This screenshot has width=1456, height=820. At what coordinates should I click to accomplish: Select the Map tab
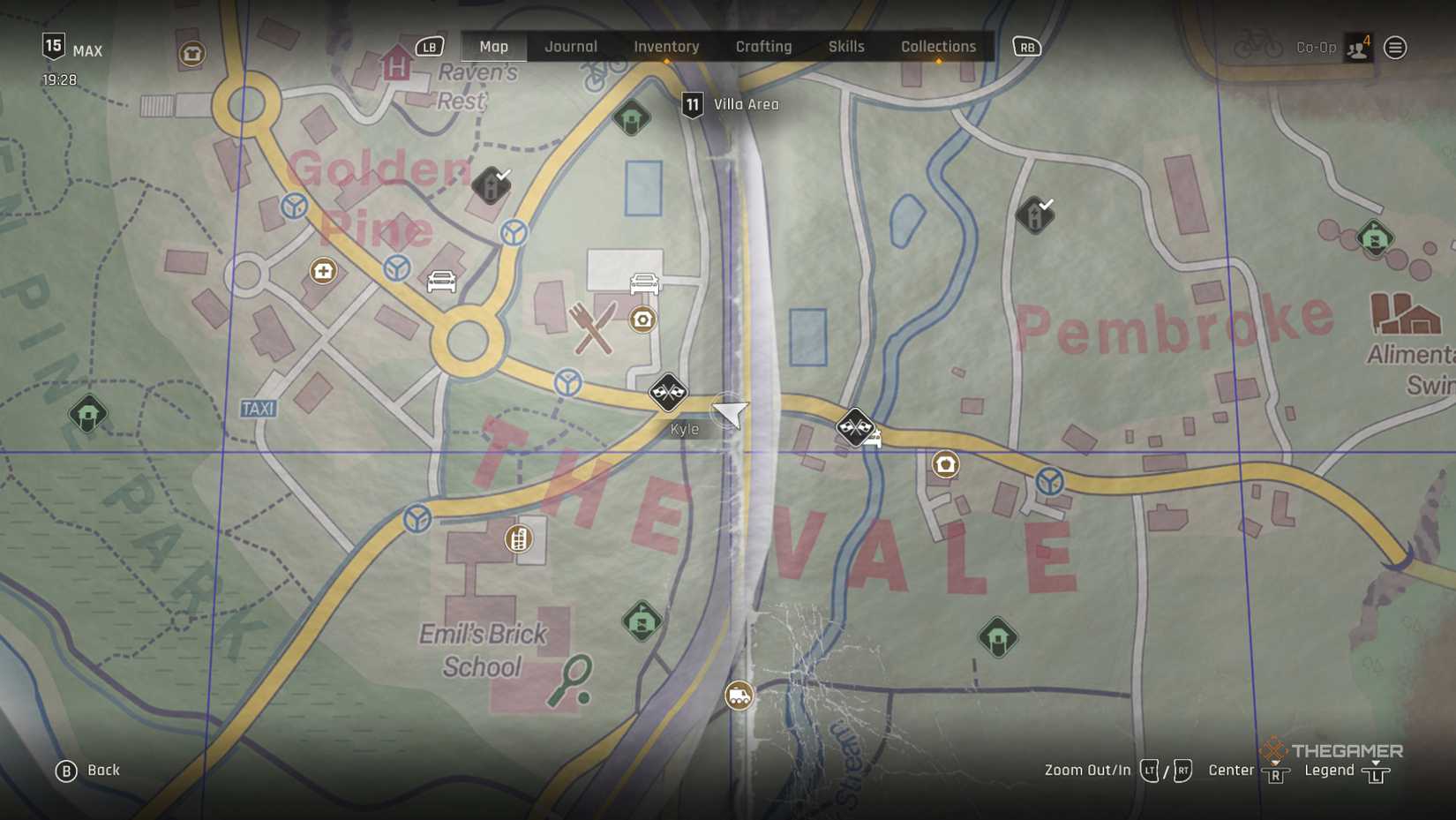pyautogui.click(x=493, y=47)
